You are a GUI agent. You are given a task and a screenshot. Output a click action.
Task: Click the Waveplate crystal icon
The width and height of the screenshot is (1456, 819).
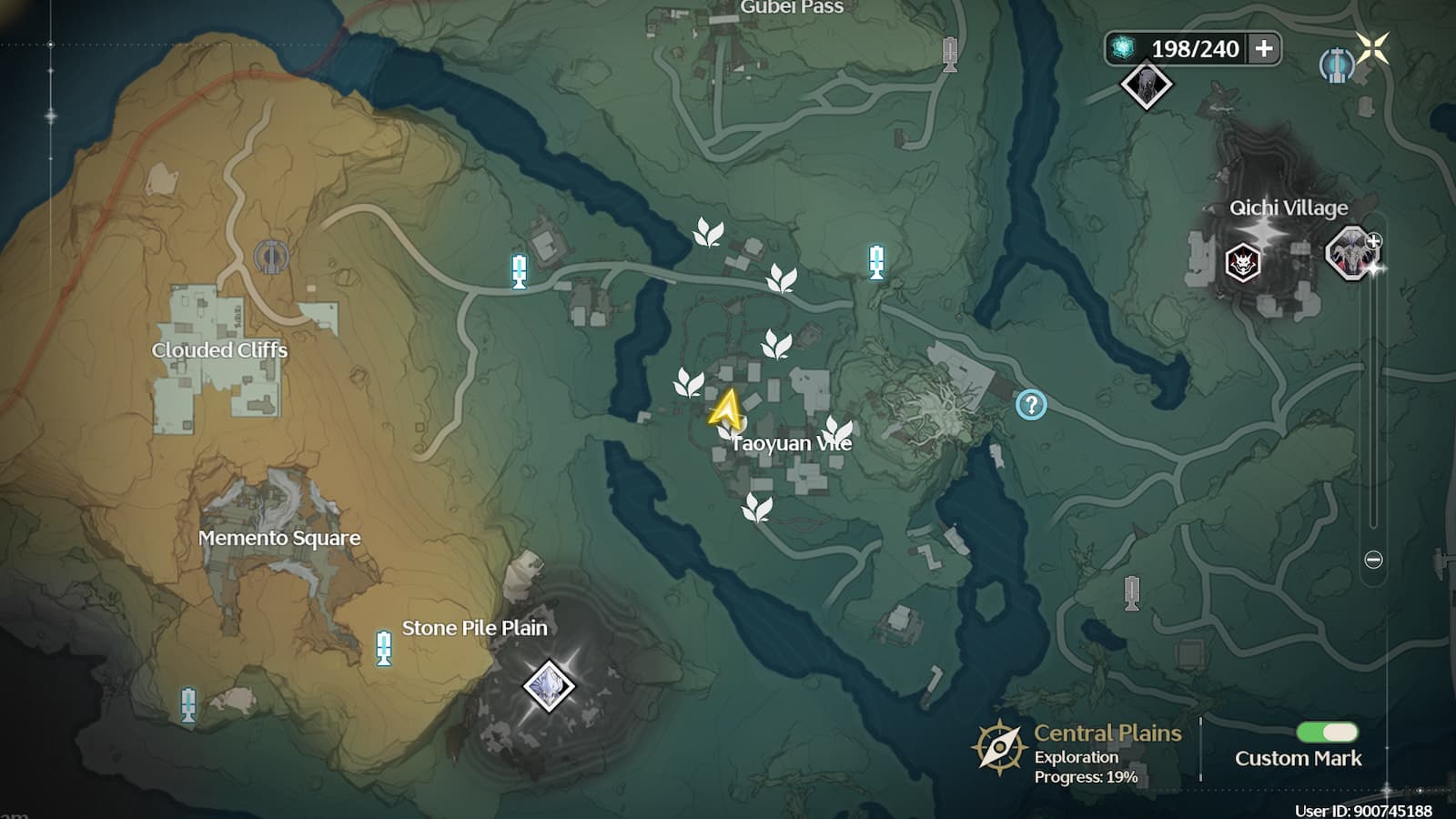[1122, 49]
